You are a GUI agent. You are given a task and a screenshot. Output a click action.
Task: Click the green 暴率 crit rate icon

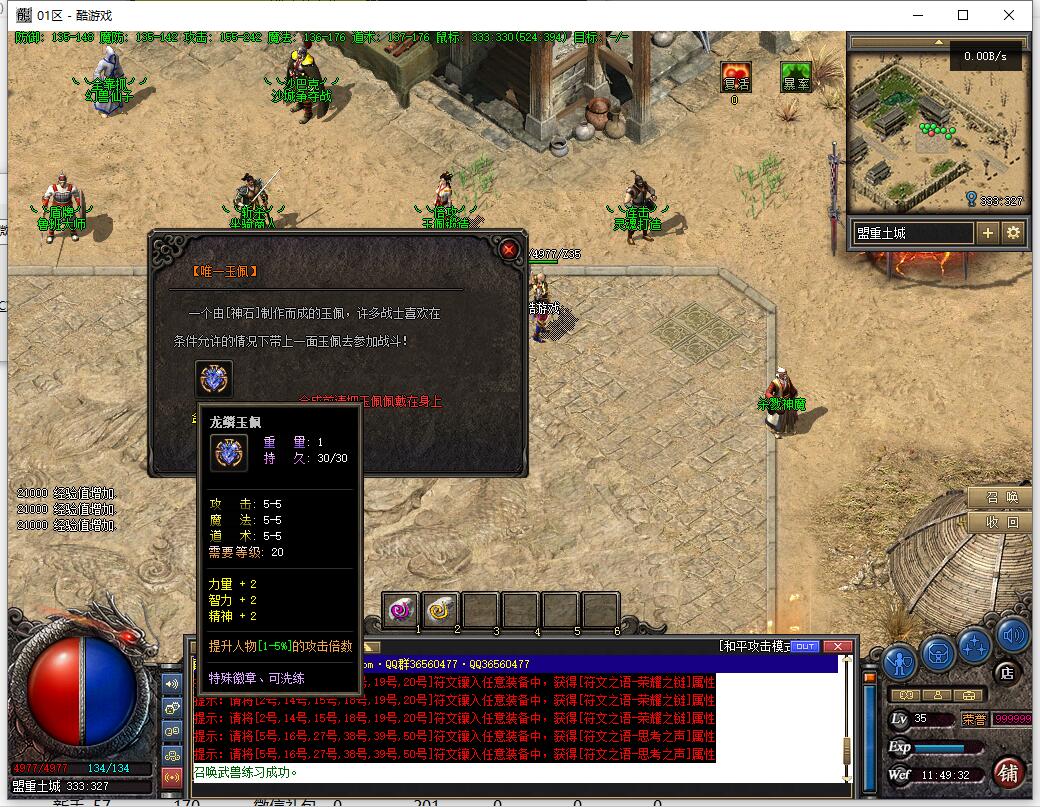(796, 77)
